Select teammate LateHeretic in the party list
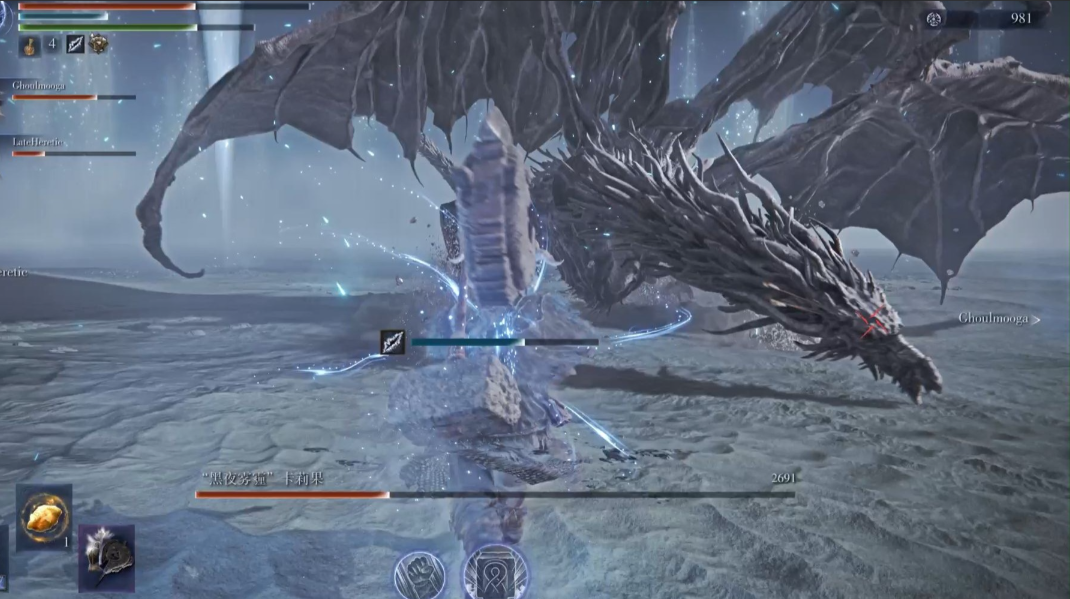1070x599 pixels. click(x=38, y=143)
